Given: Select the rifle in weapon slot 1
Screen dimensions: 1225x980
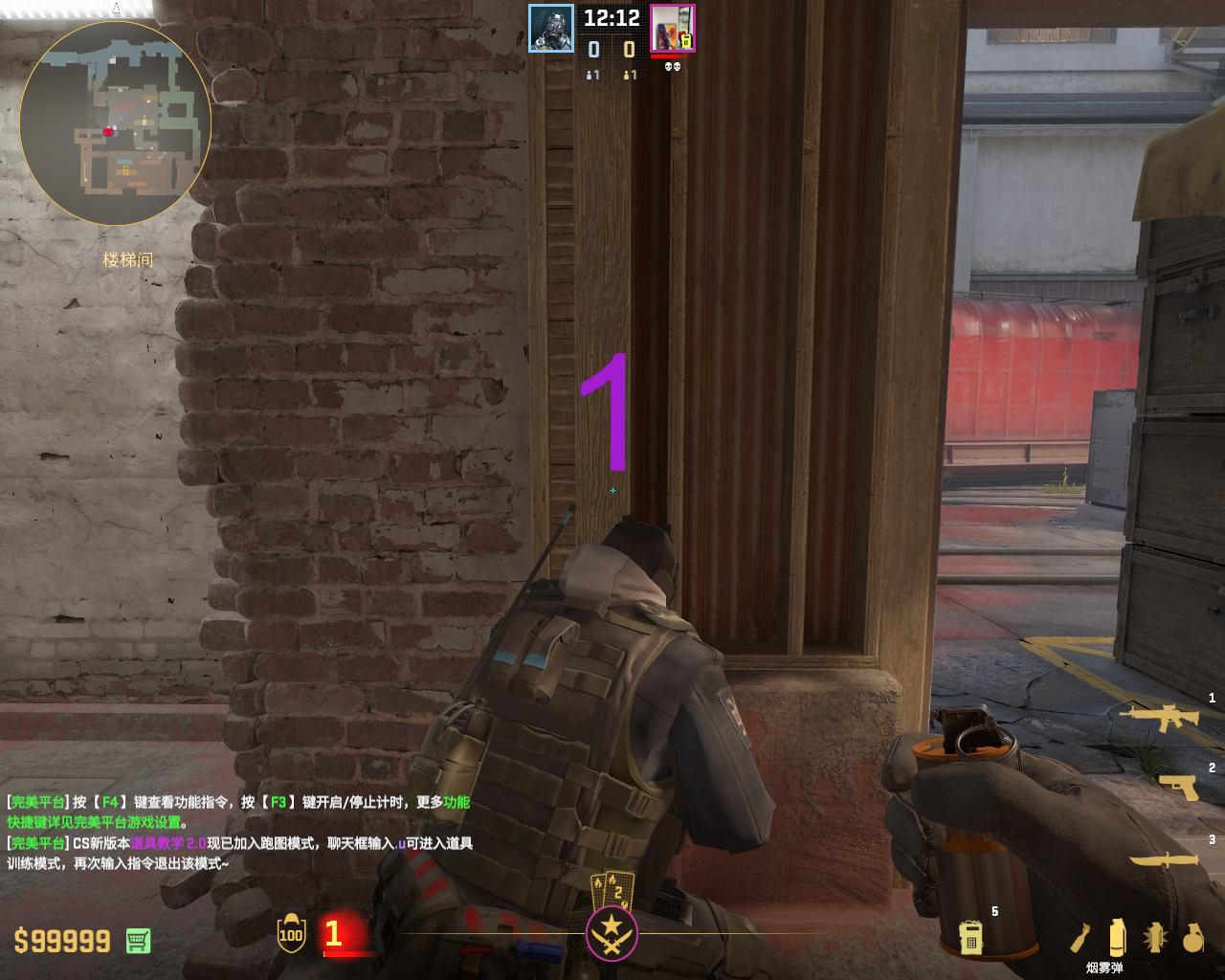Looking at the screenshot, I should [x=1159, y=716].
